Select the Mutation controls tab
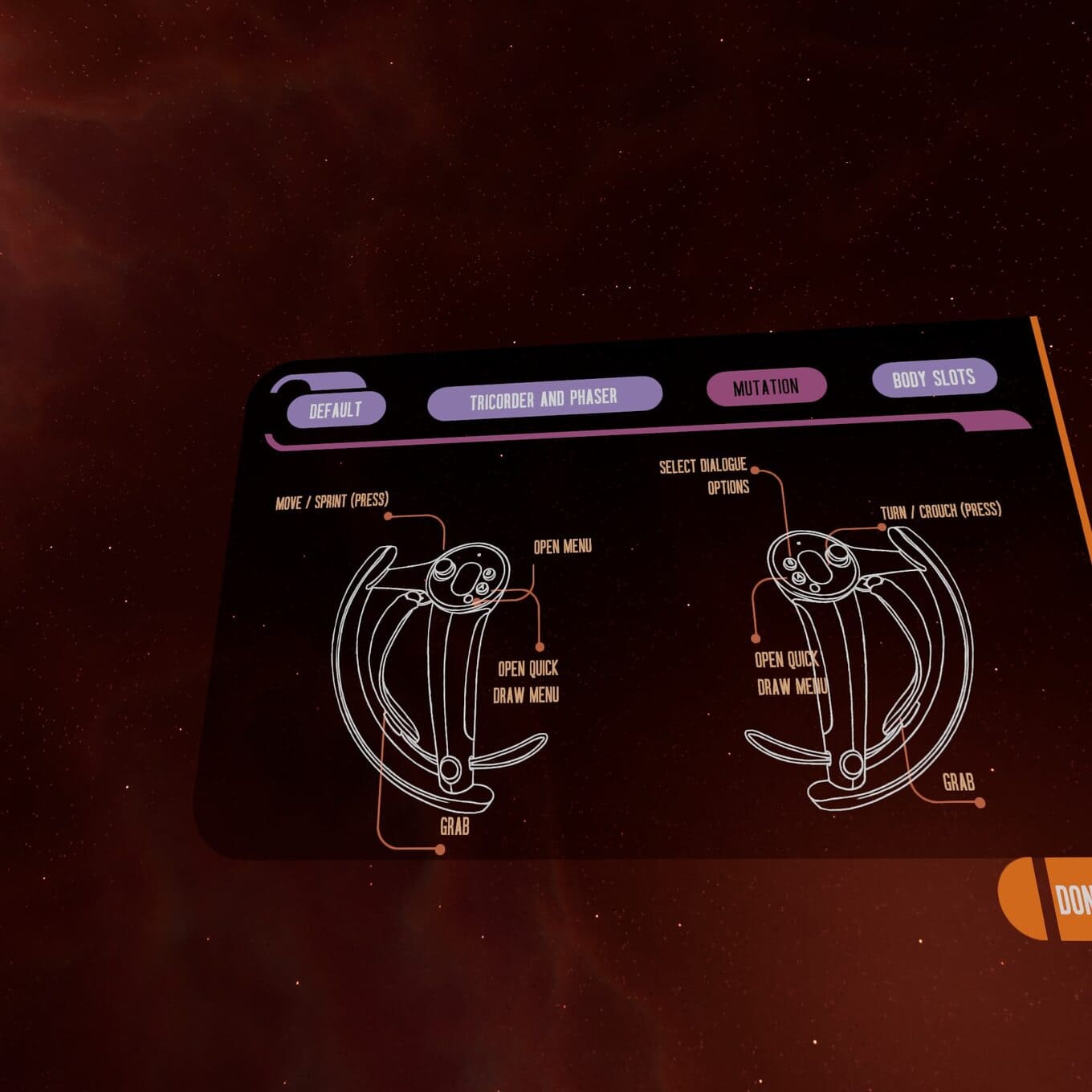Image resolution: width=1092 pixels, height=1092 pixels. click(x=765, y=387)
